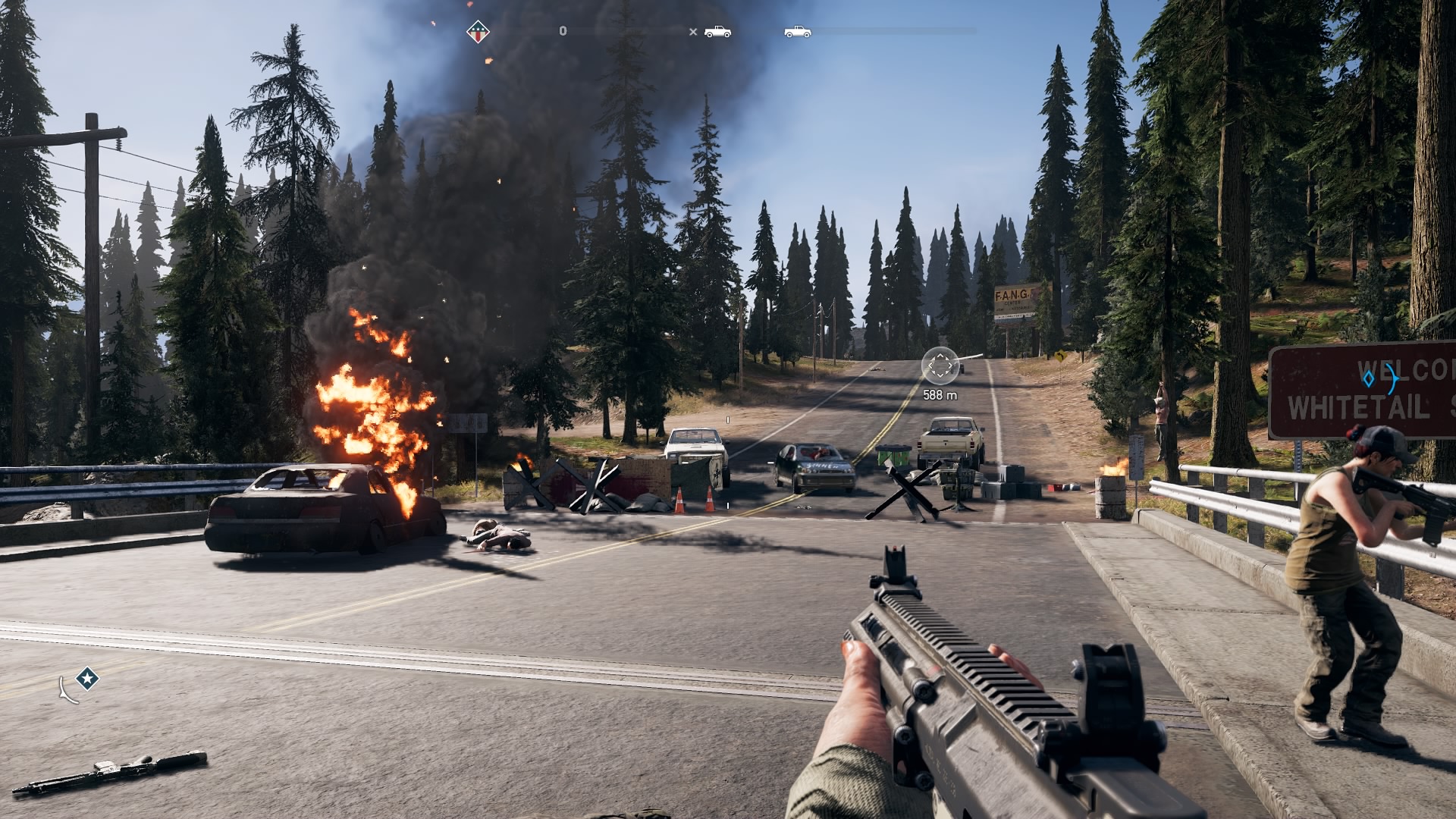Select the compass truck icon beside the X
1456x819 pixels.
(x=717, y=32)
